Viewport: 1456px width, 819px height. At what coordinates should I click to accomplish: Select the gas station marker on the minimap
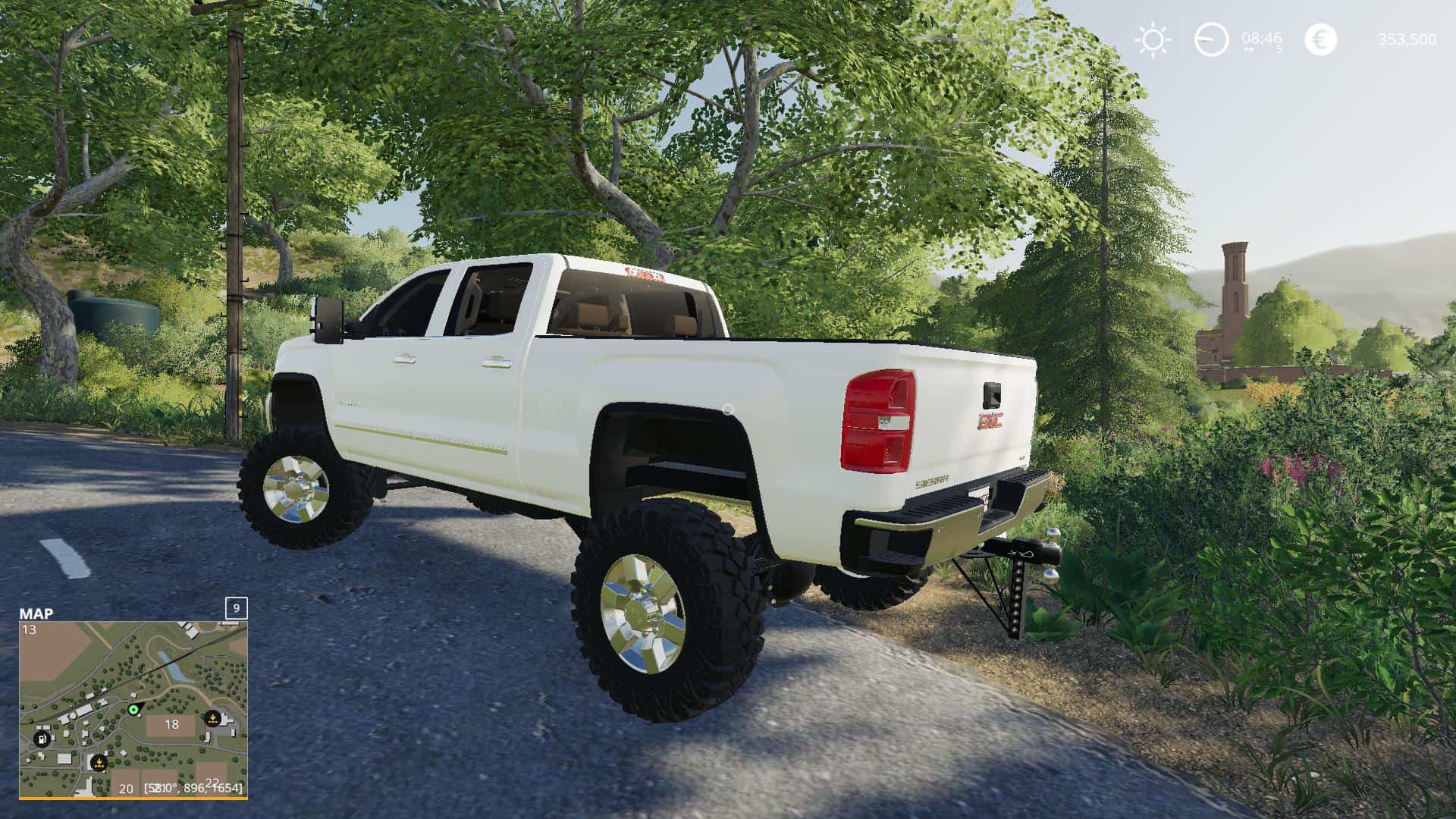coord(42,739)
